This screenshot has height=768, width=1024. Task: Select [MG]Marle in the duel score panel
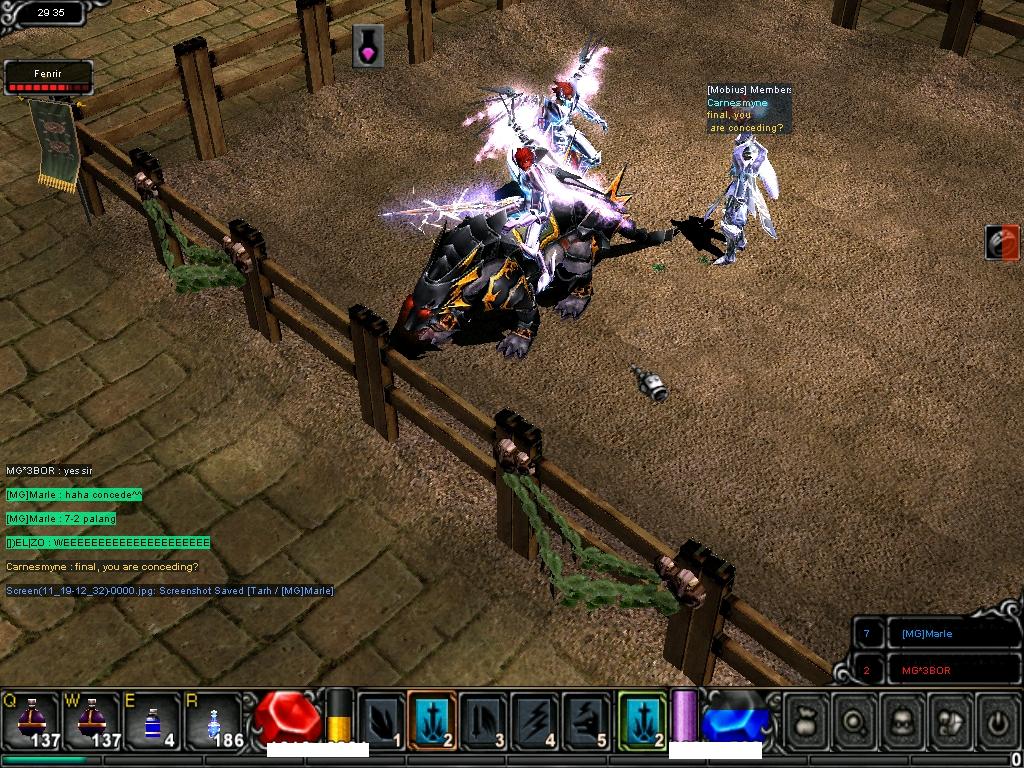coord(926,634)
